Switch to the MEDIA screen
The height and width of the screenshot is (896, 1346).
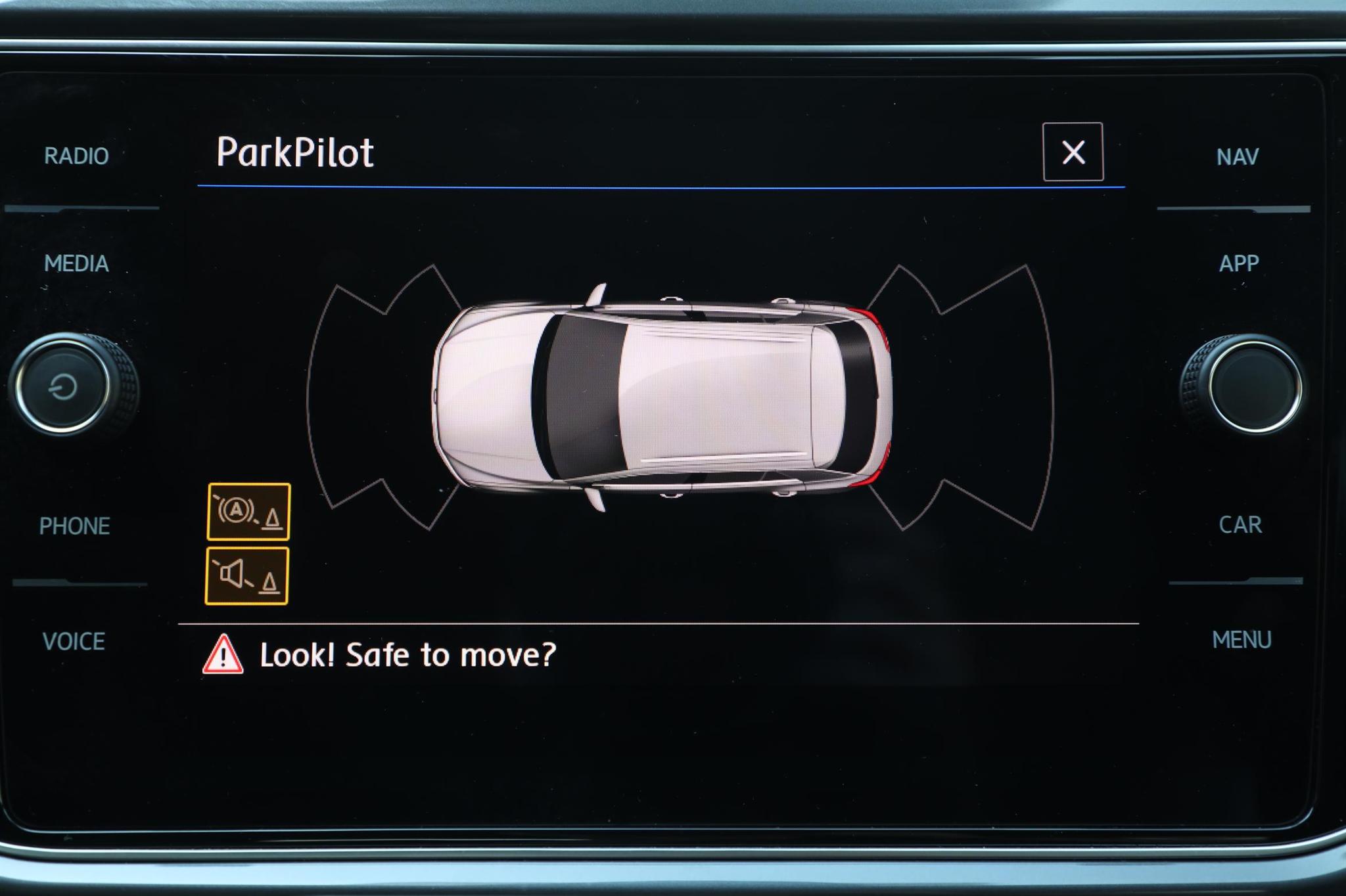77,264
